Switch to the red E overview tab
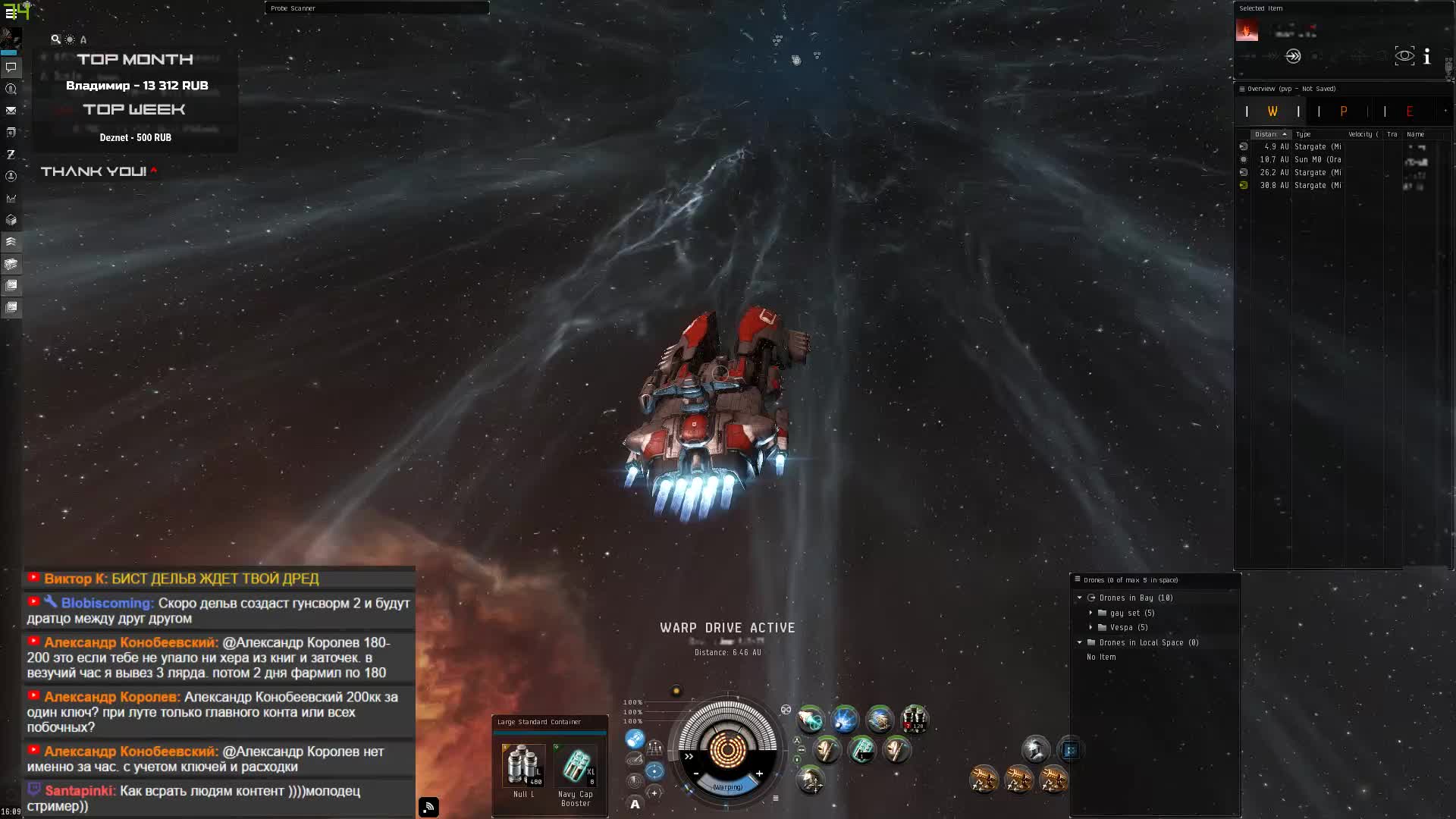Viewport: 1456px width, 819px height. tap(1409, 111)
